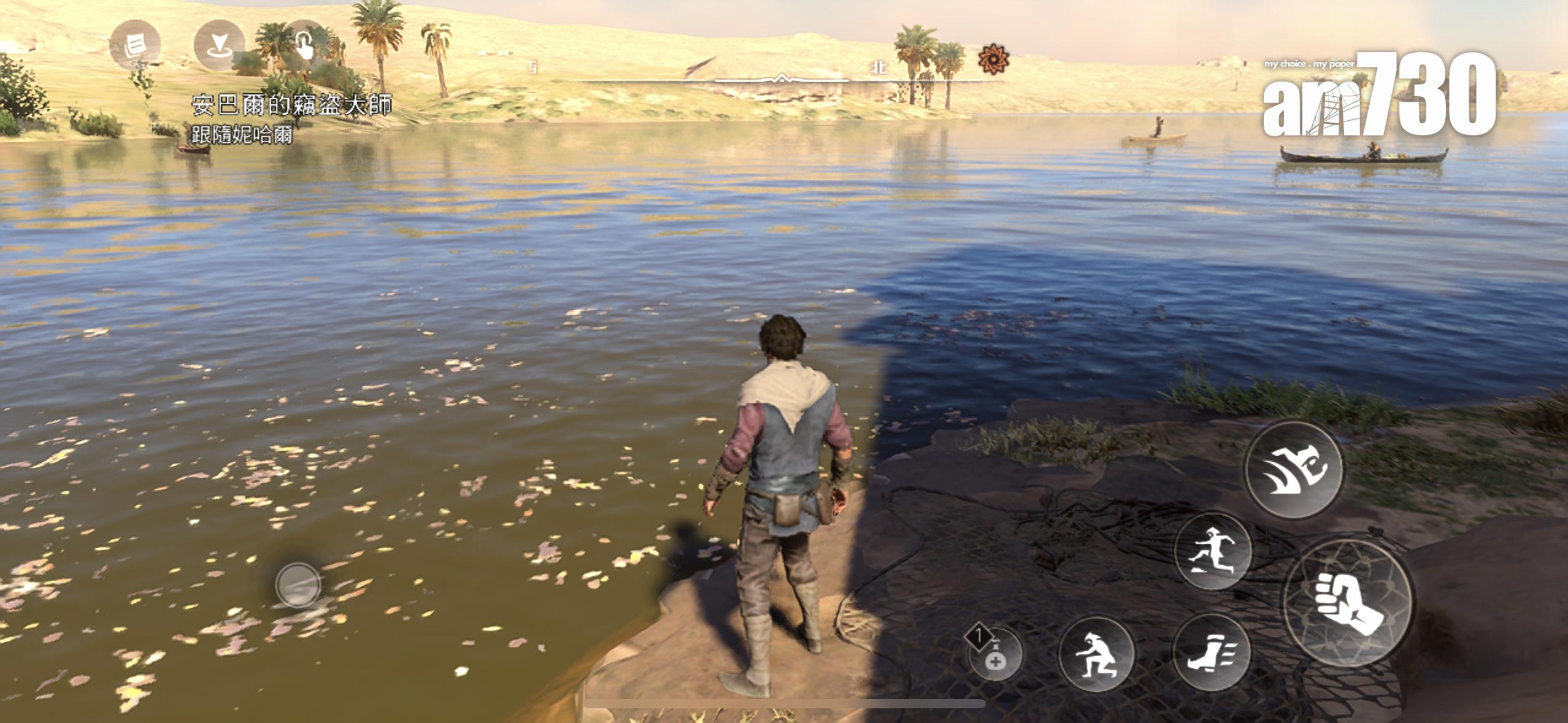
Task: Toggle crouch with the crouching figure button
Action: (x=1096, y=654)
